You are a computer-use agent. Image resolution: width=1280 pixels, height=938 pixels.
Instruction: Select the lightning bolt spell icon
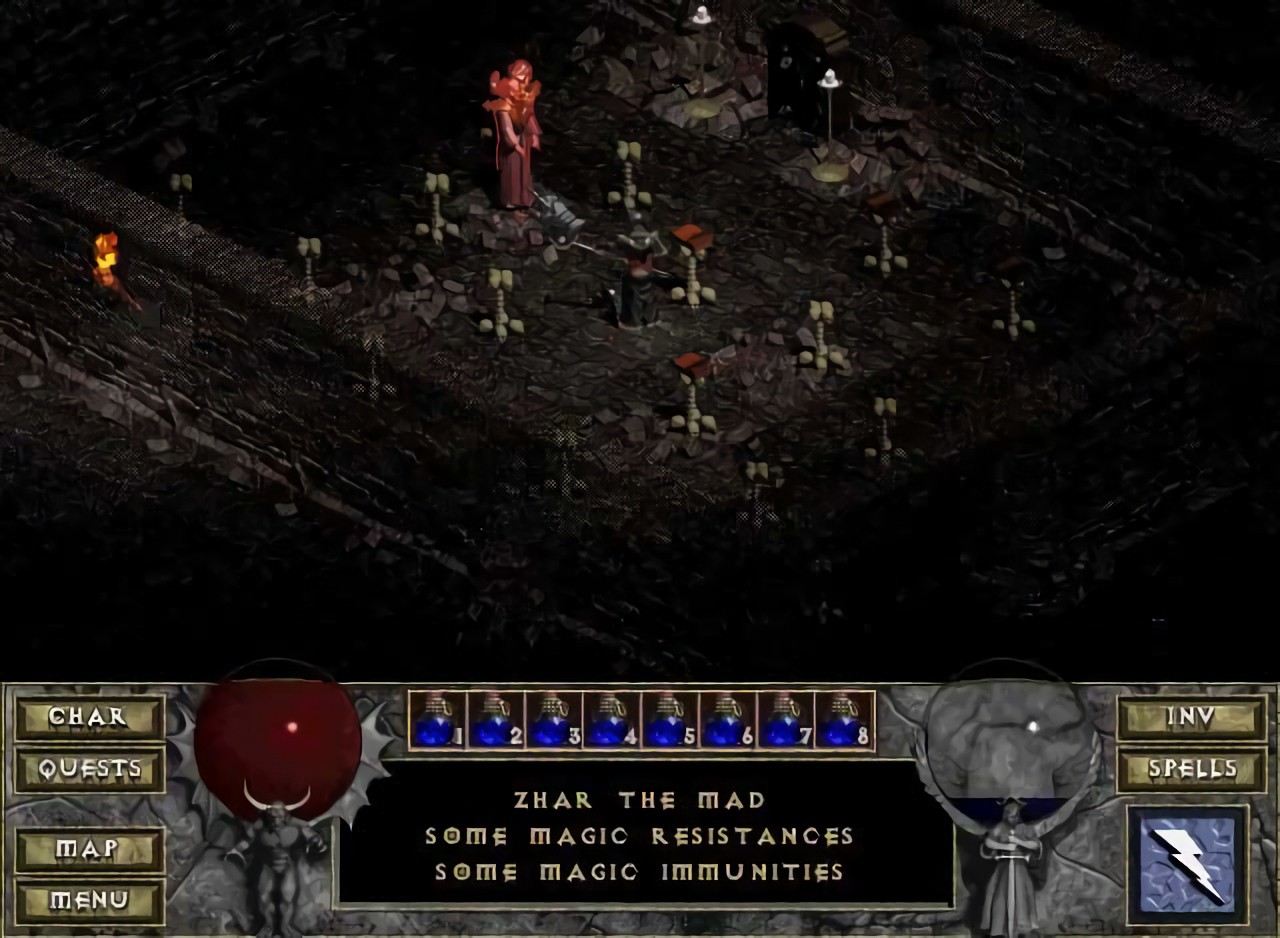click(x=1187, y=865)
